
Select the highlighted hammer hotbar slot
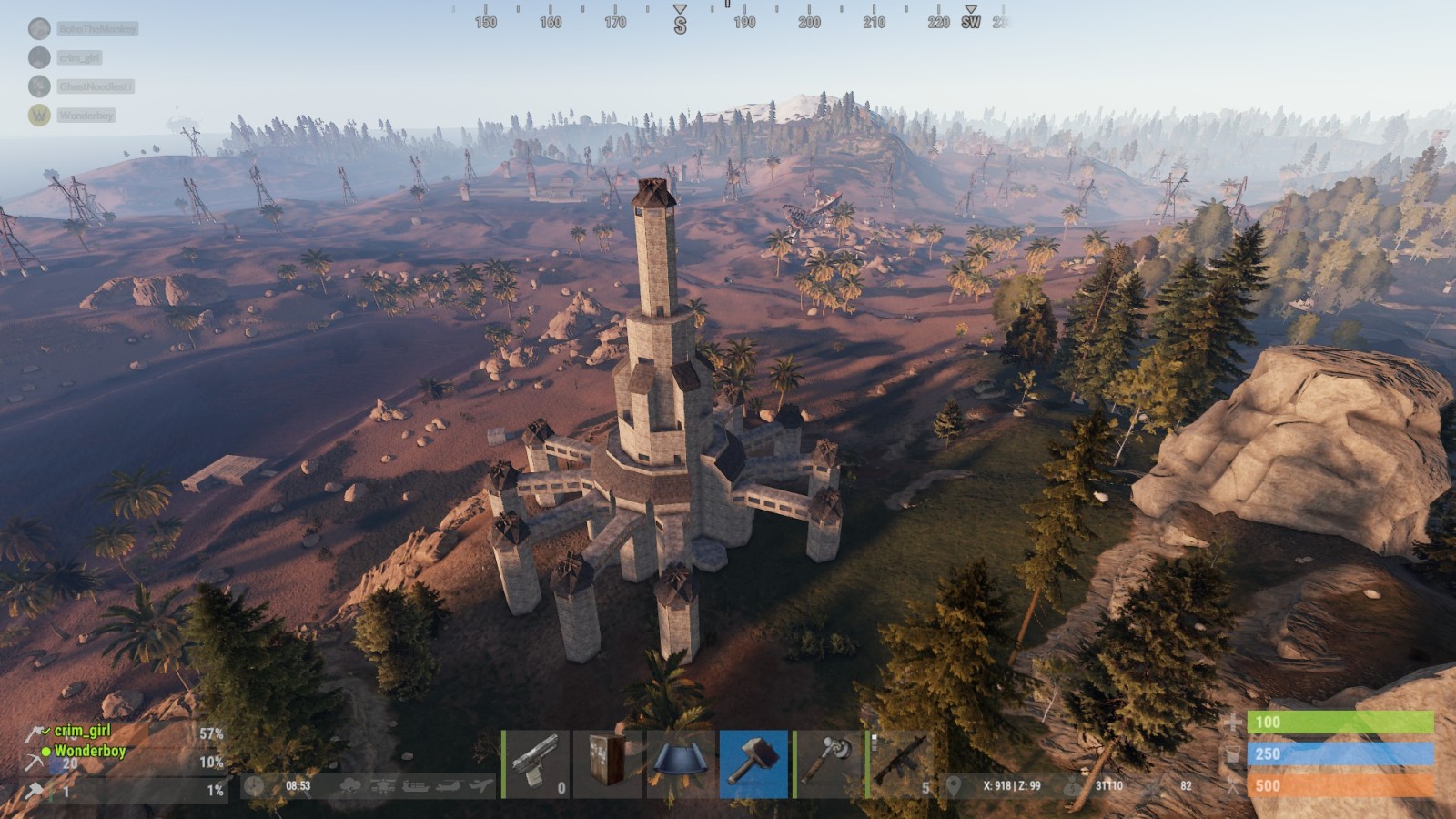[753, 764]
